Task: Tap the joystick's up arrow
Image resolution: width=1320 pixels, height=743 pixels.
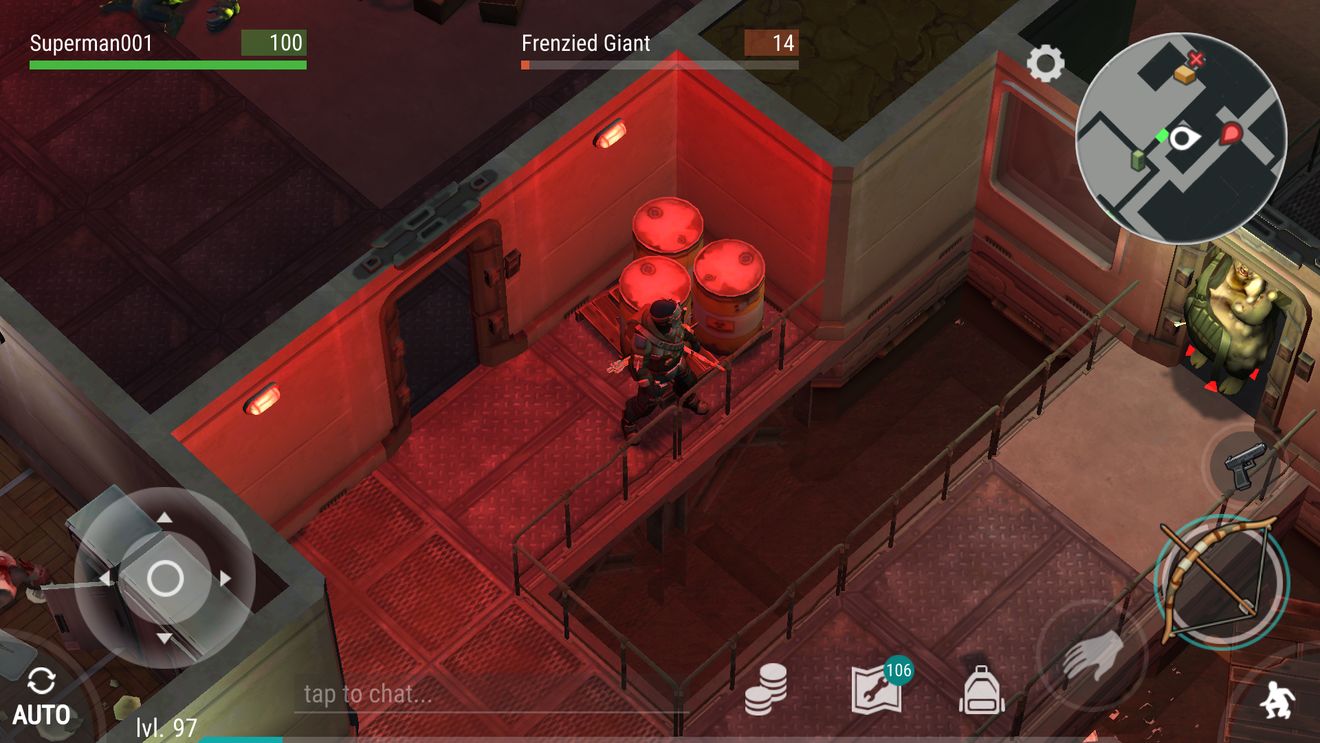Action: 165,517
